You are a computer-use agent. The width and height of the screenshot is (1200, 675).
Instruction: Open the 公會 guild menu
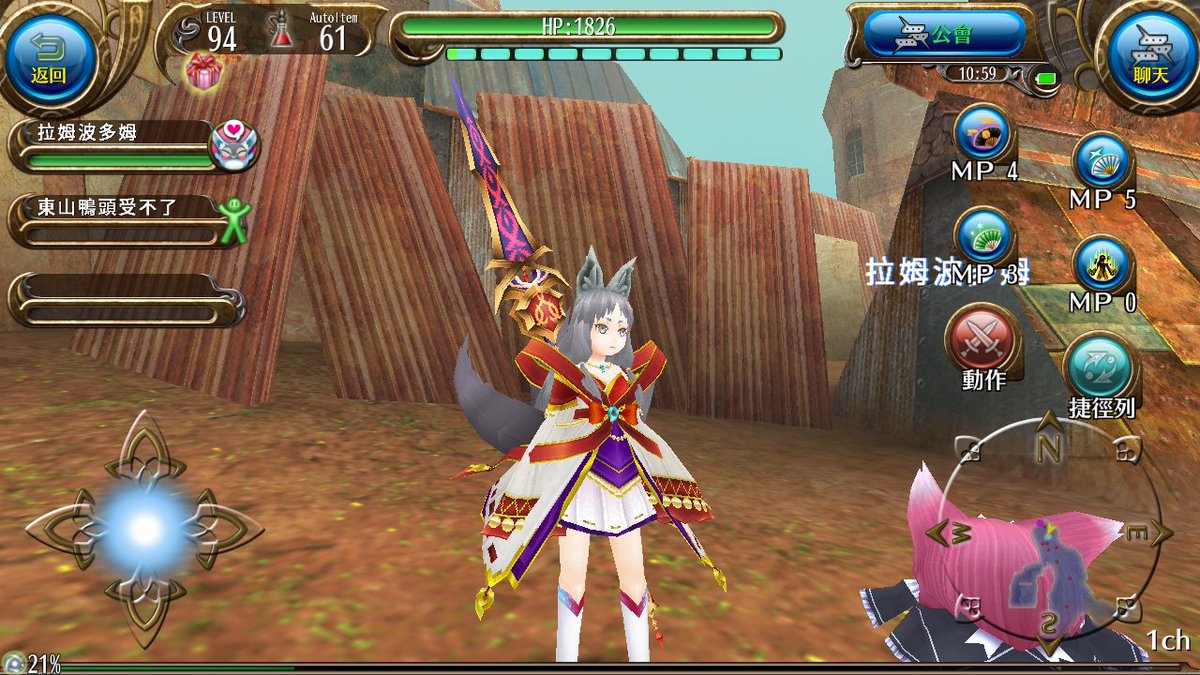pos(944,36)
